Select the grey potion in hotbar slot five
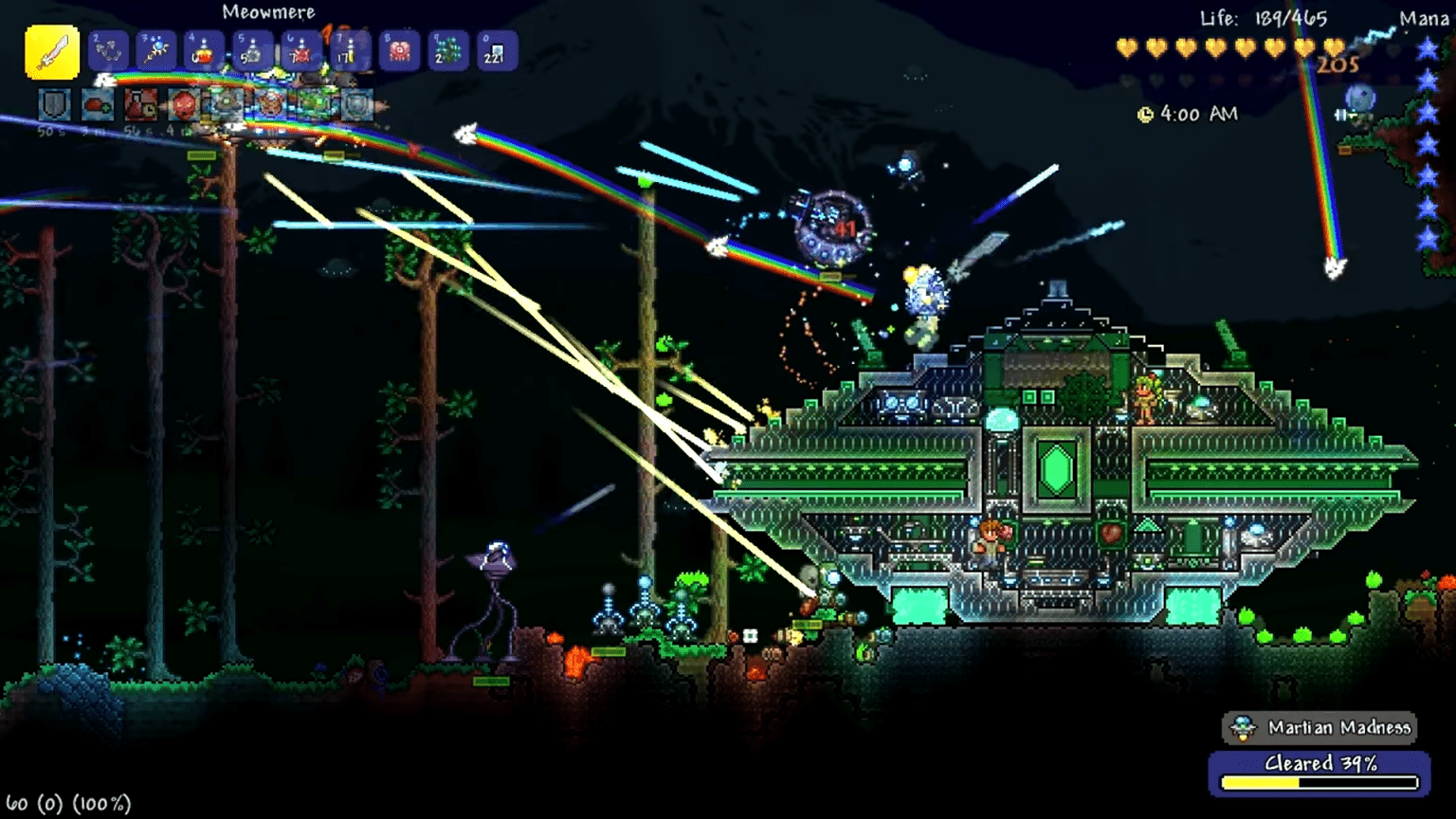This screenshot has width=1456, height=819. point(251,52)
